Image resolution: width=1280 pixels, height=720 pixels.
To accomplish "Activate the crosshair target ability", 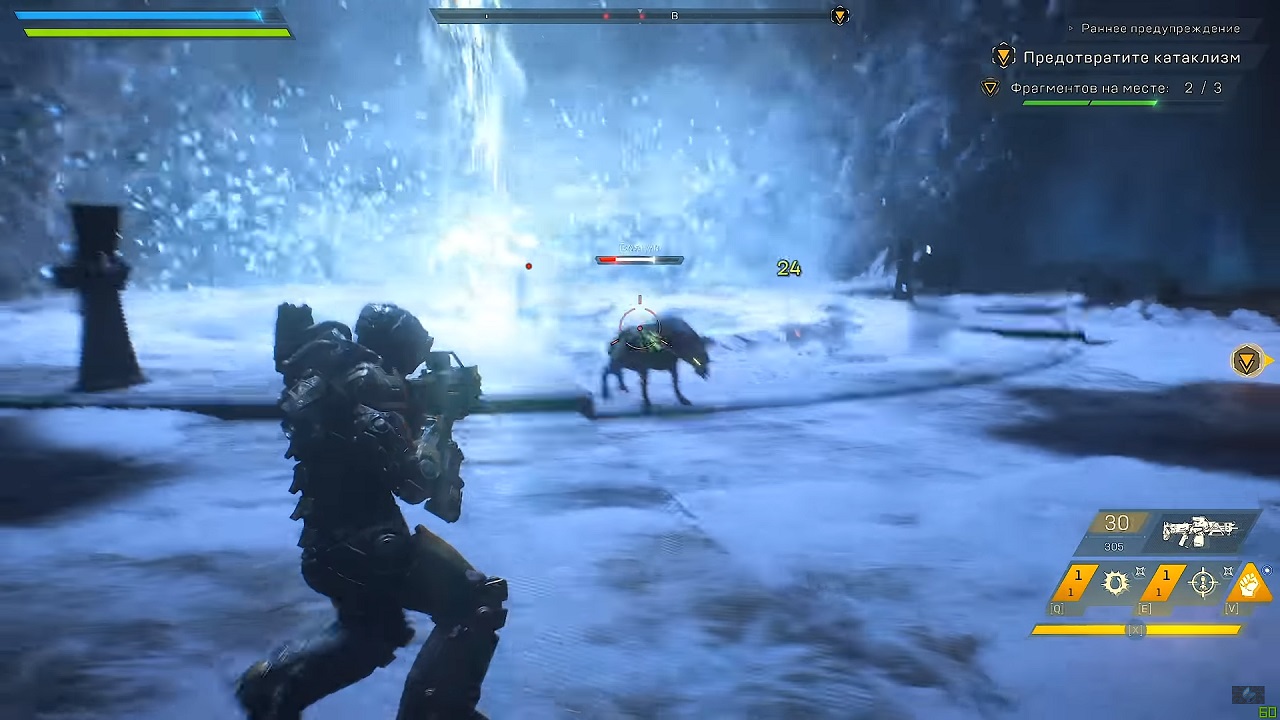I will tap(1203, 583).
